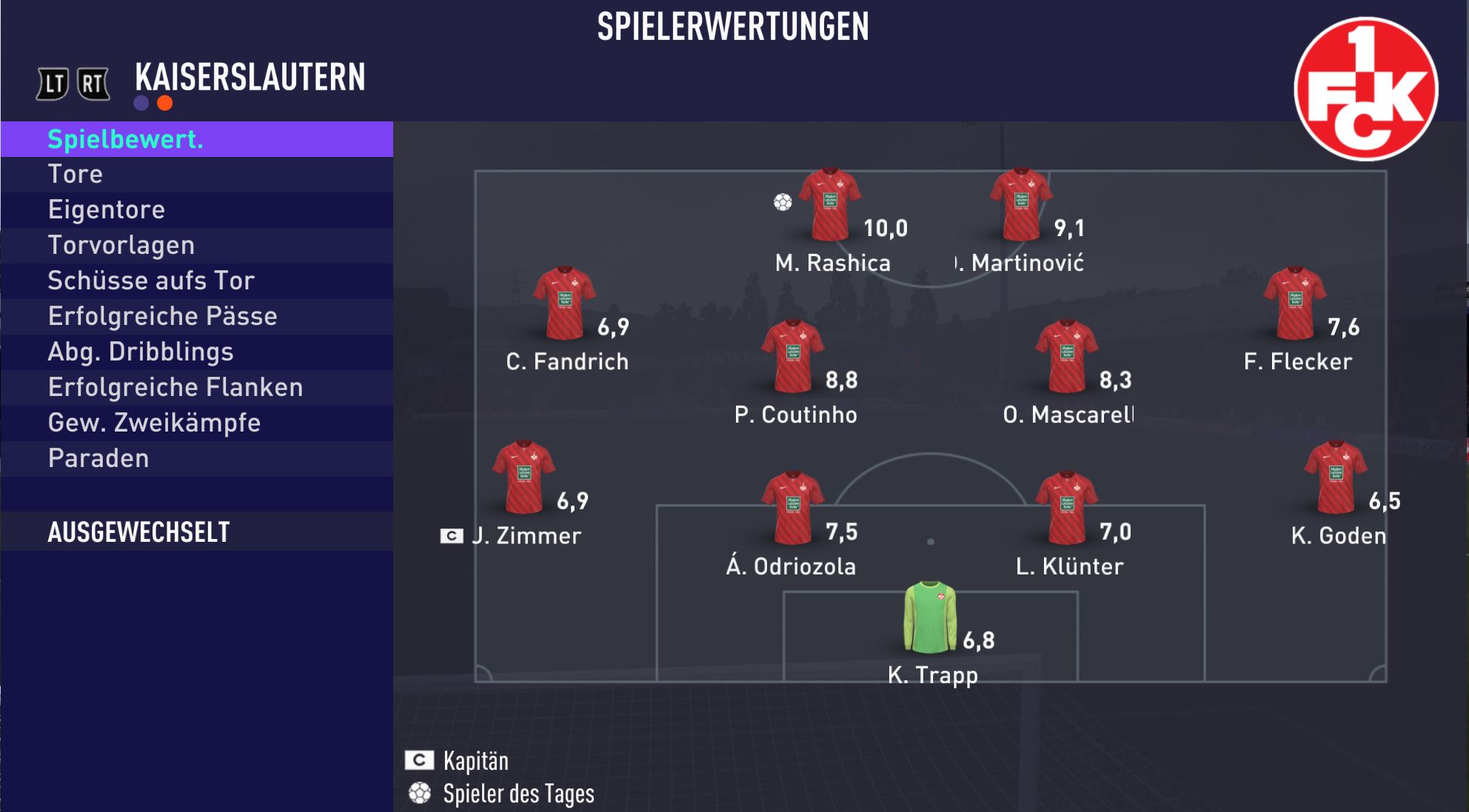Choose C. Fandrich's shirt
Screen dimensions: 1469x812
(x=564, y=303)
